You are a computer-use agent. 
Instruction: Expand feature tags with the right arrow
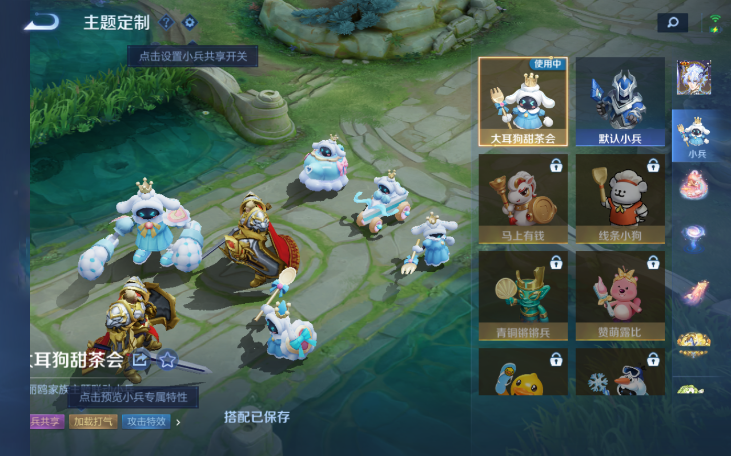point(178,422)
